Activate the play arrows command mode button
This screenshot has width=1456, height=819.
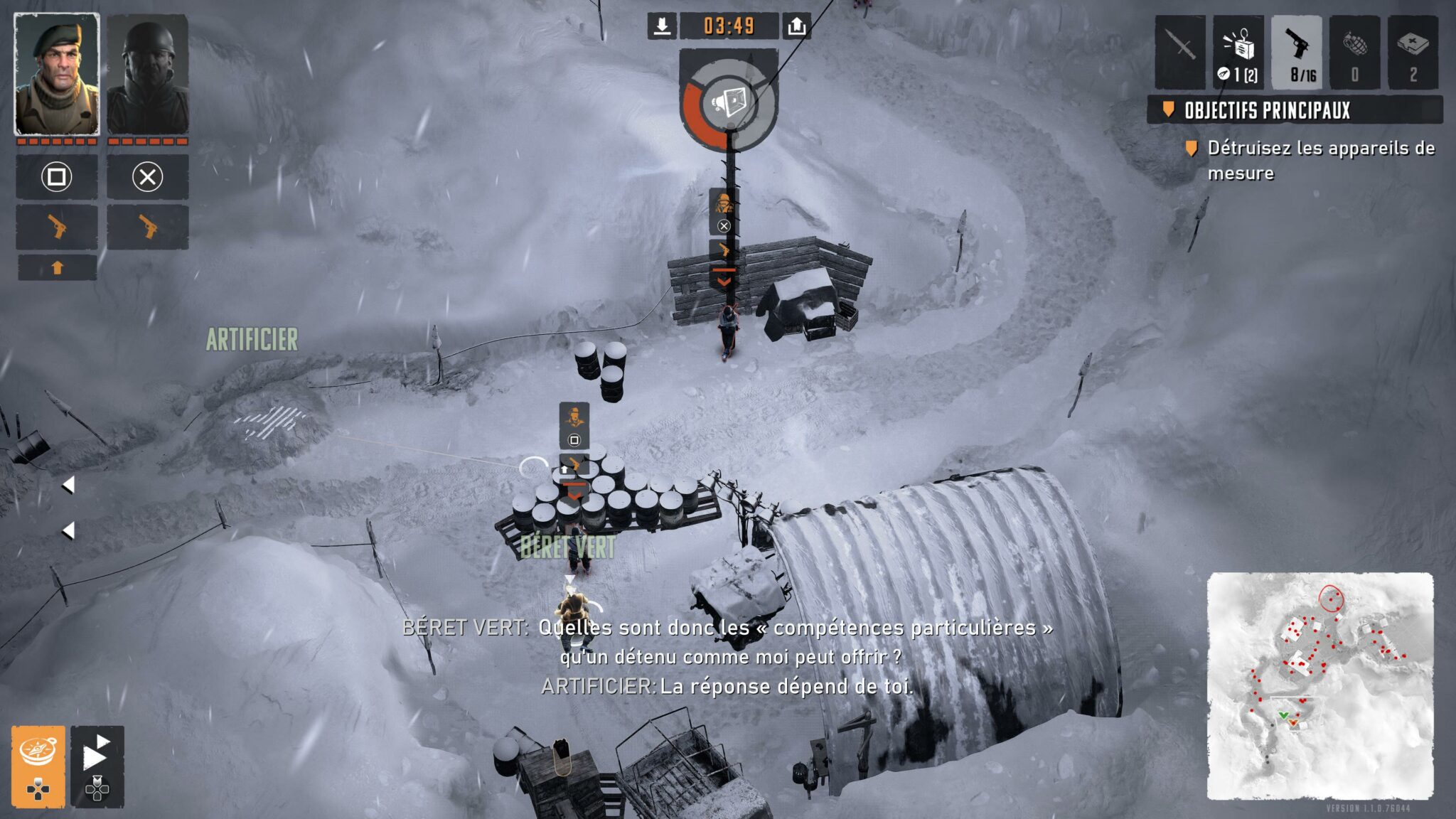click(97, 766)
